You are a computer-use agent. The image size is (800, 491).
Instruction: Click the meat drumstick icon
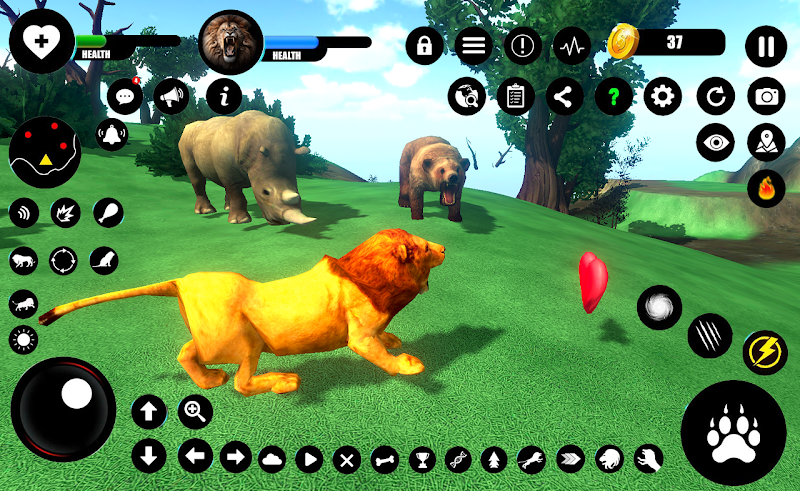(109, 212)
